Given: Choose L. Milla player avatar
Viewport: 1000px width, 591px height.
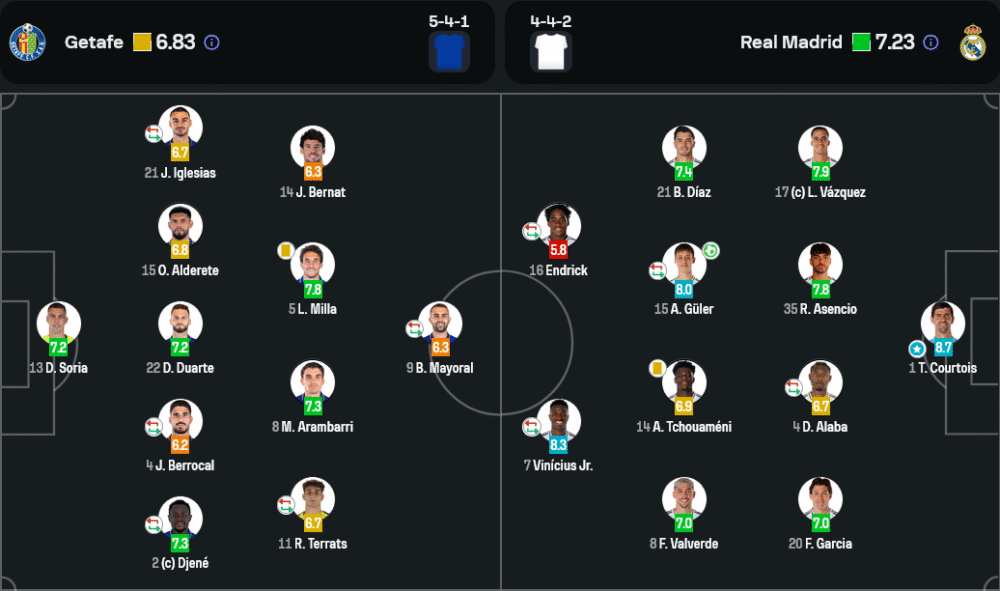Looking at the screenshot, I should click(312, 265).
